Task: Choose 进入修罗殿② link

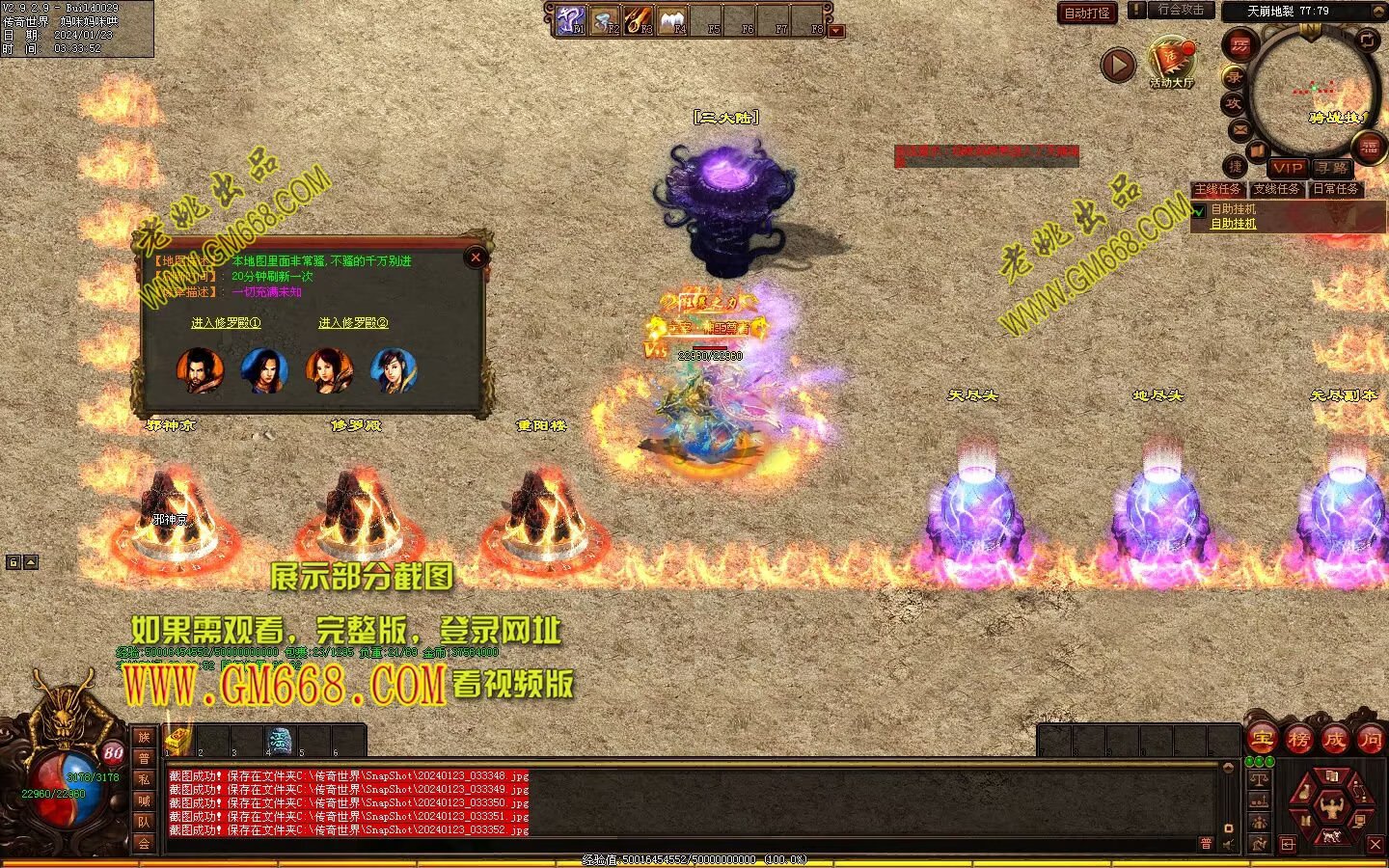Action: [x=353, y=323]
